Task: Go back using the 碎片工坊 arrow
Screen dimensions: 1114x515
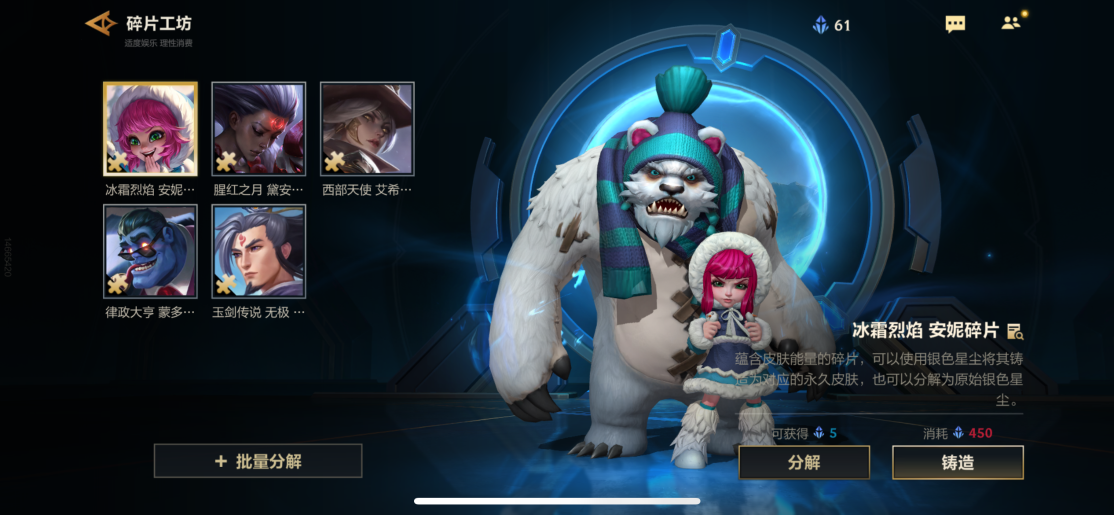Action: tap(101, 23)
